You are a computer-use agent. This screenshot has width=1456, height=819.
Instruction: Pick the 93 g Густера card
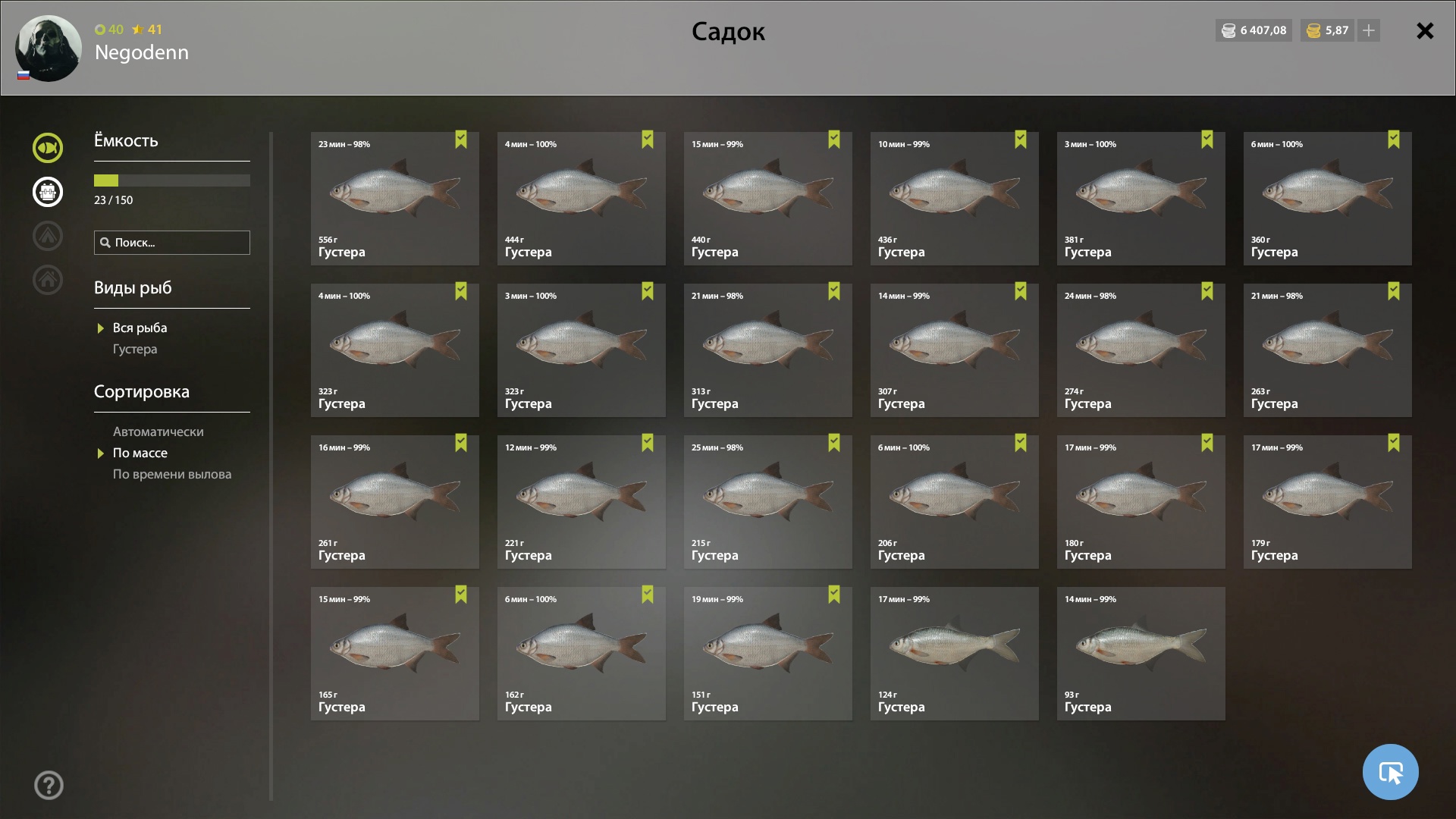pos(1141,654)
